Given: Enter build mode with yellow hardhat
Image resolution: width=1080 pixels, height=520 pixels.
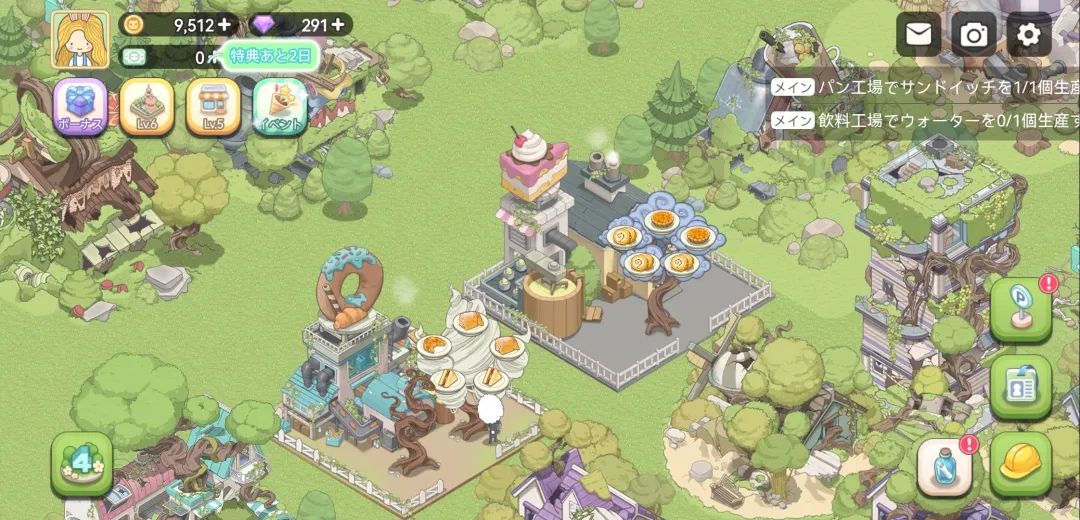Looking at the screenshot, I should coord(1021,465).
